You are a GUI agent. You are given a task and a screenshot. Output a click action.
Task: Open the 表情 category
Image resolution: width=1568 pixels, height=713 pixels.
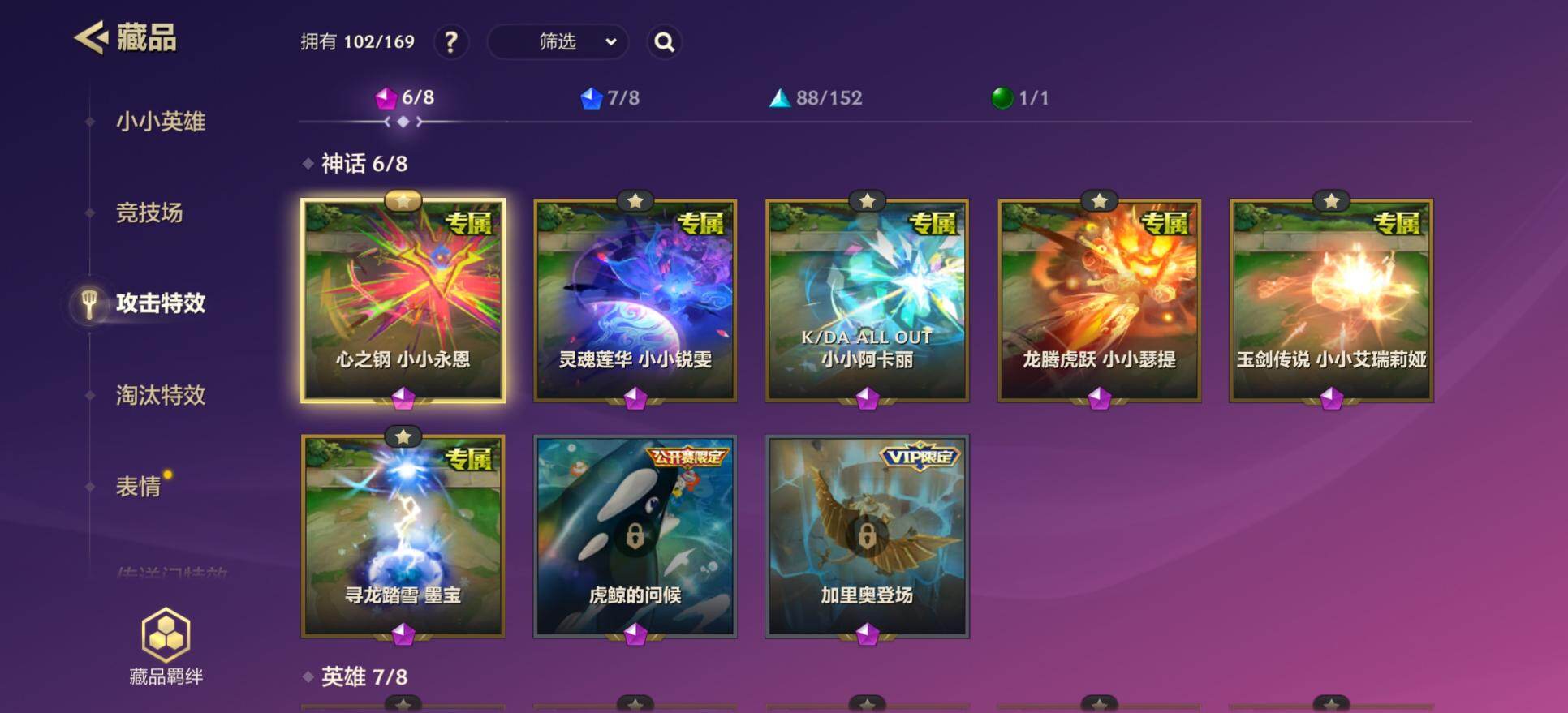[x=138, y=486]
